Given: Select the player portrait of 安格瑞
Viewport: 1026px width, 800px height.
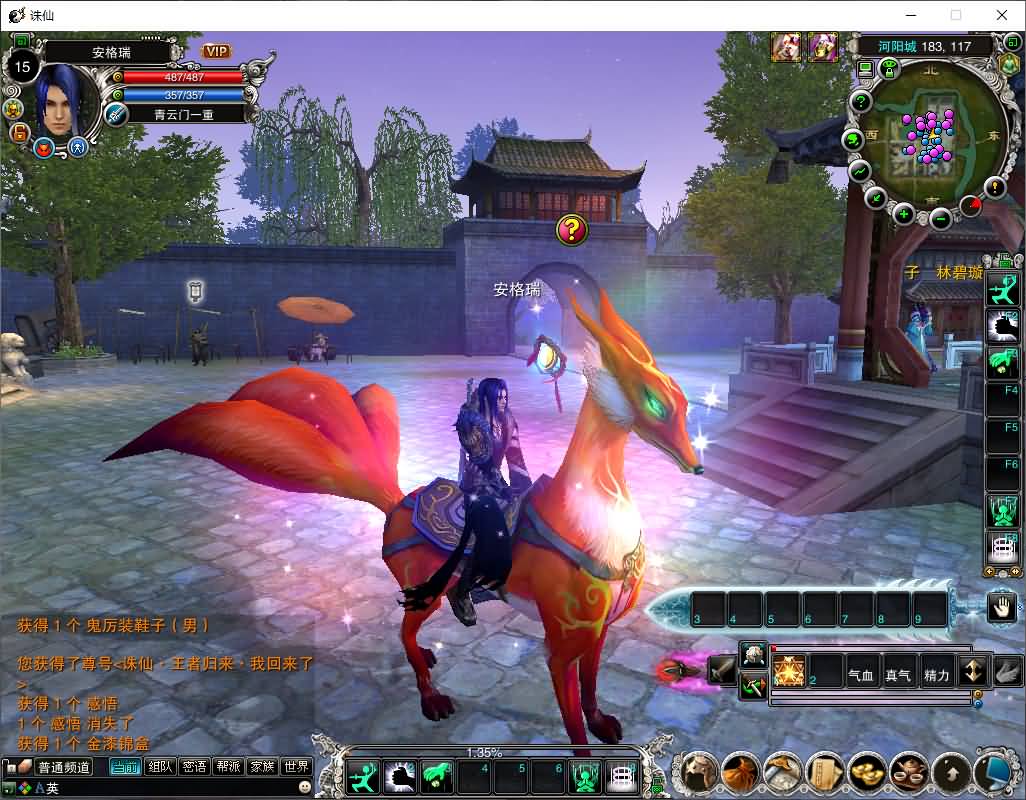Looking at the screenshot, I should pos(66,100).
